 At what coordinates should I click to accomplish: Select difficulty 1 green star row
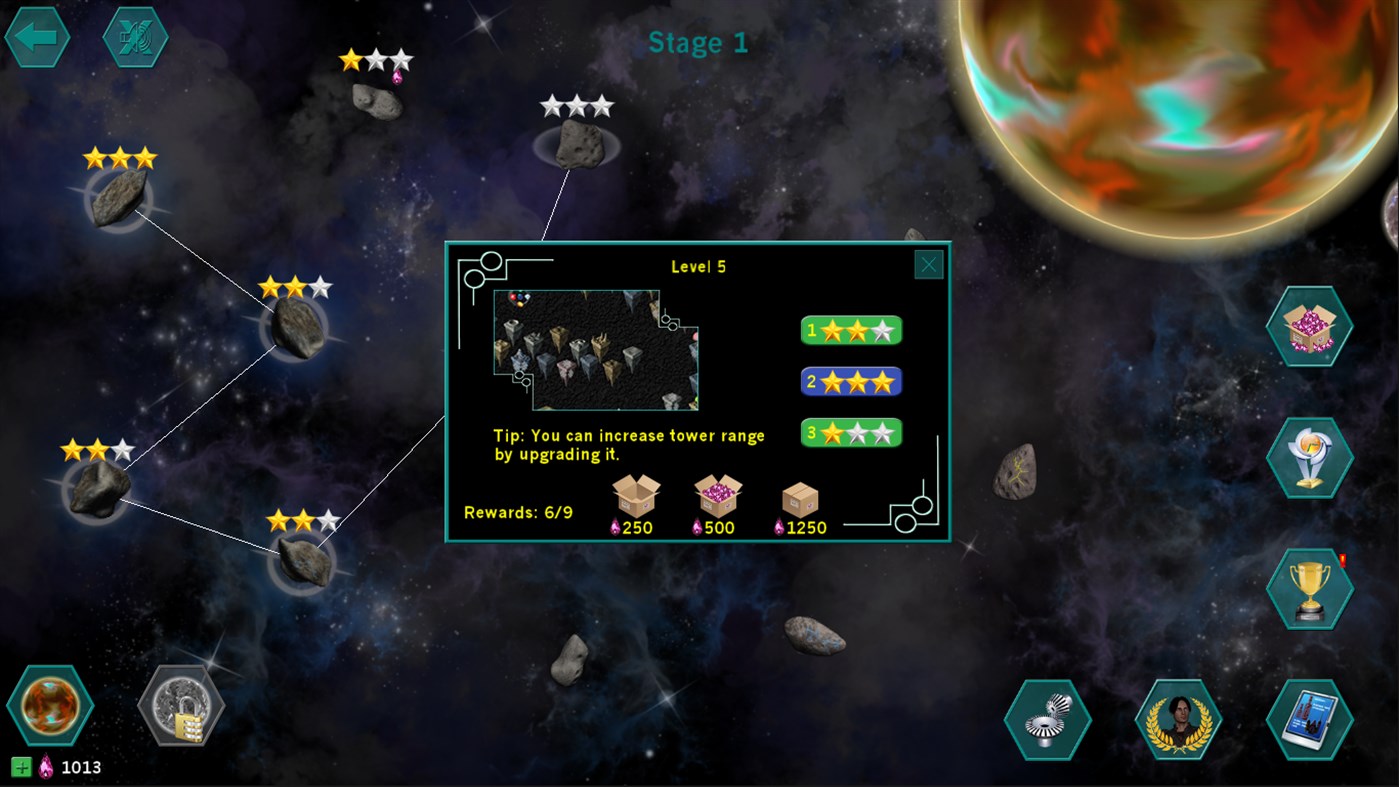coord(851,330)
